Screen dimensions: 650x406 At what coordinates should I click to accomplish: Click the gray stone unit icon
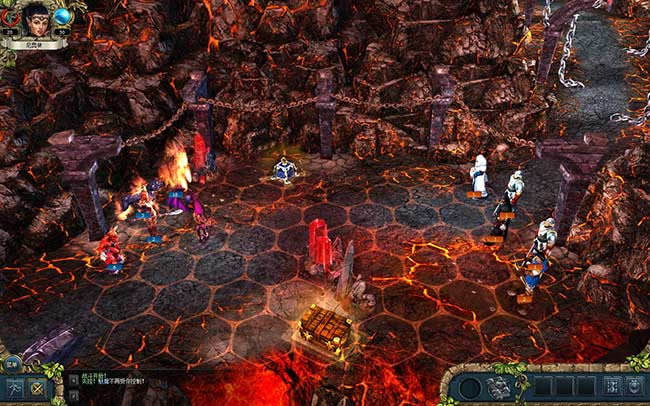[x=498, y=386]
